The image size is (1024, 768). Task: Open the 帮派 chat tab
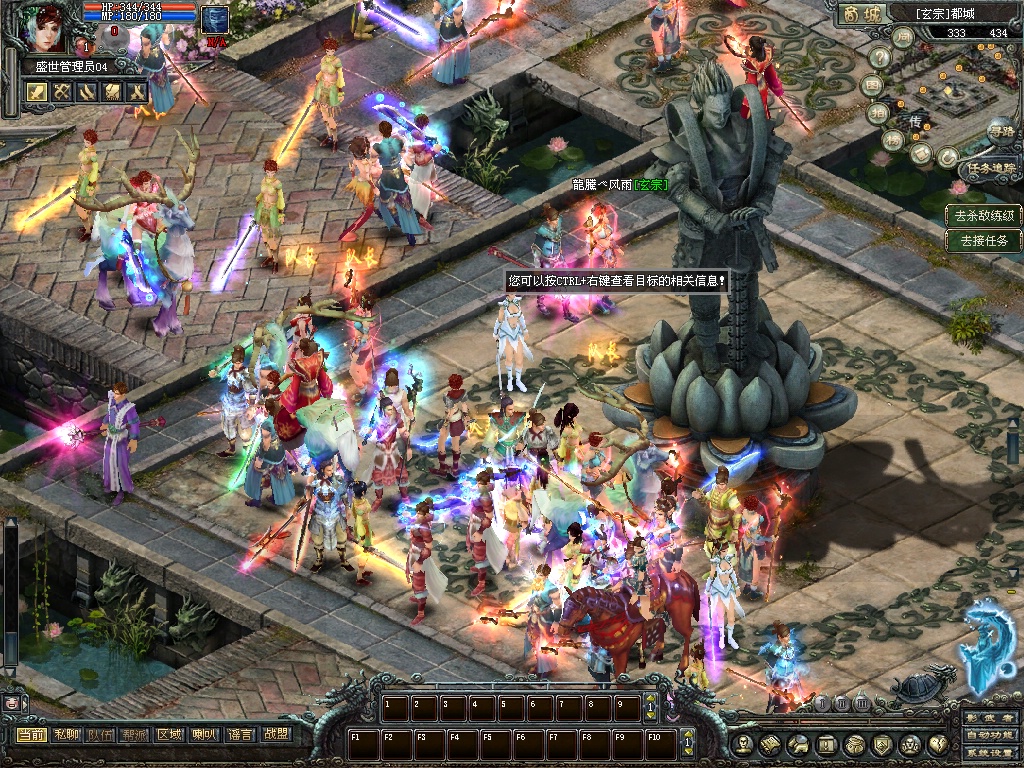coord(135,735)
